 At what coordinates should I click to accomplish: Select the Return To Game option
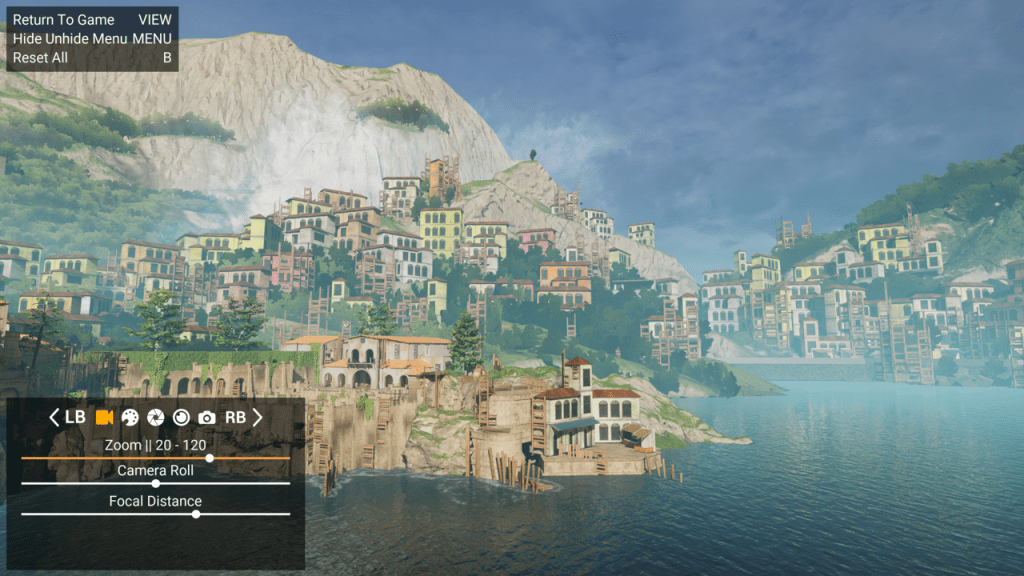tap(64, 20)
